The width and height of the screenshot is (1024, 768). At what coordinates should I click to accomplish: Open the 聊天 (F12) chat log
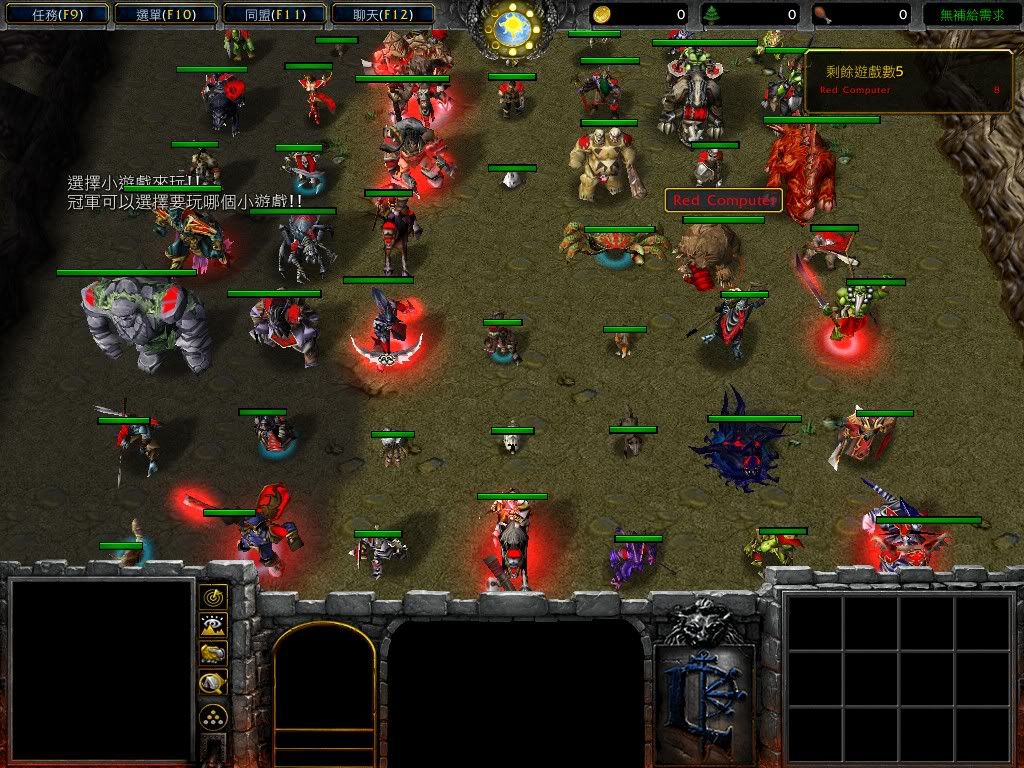pos(381,15)
